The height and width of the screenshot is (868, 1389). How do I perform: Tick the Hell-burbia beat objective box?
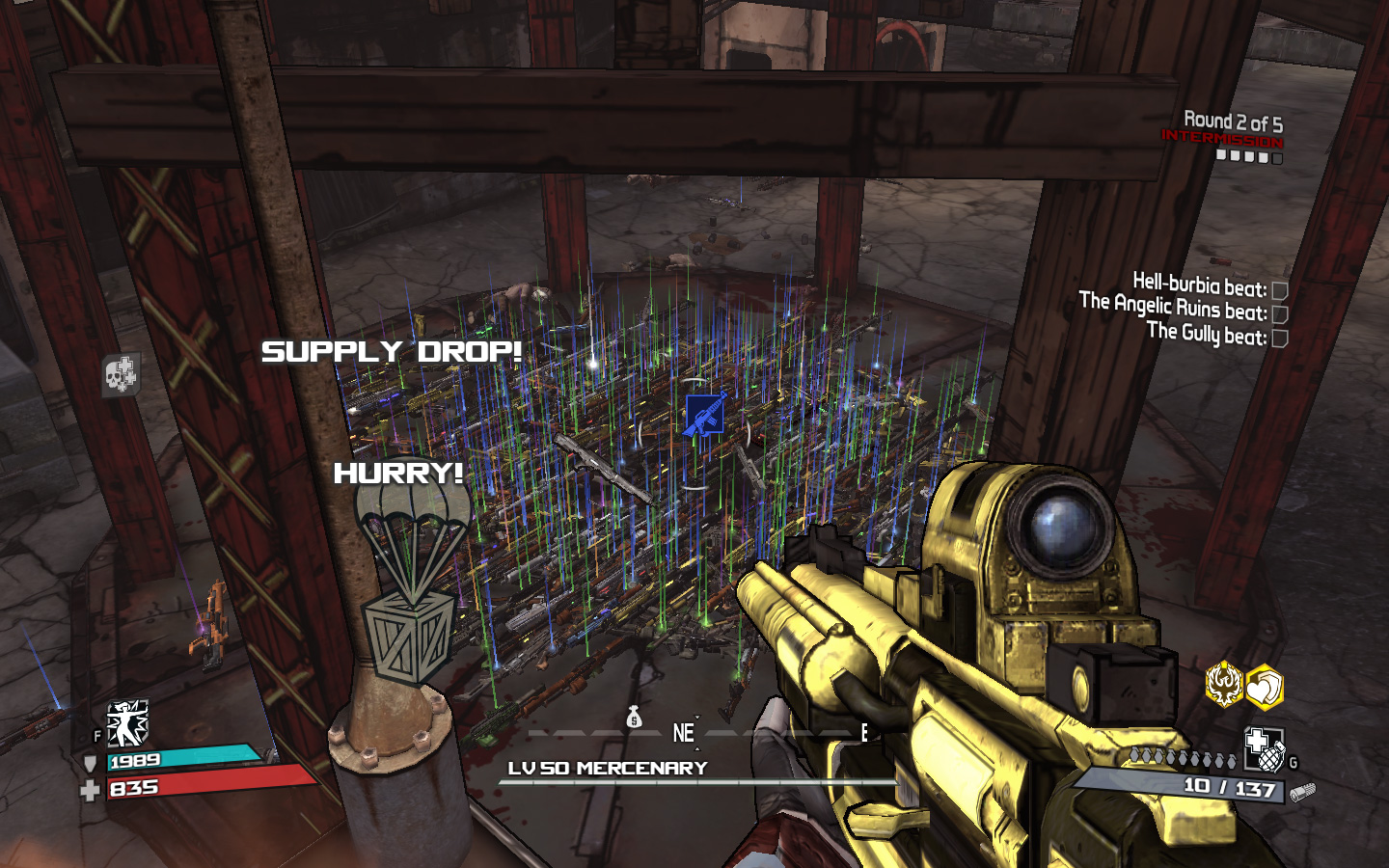coord(1280,290)
